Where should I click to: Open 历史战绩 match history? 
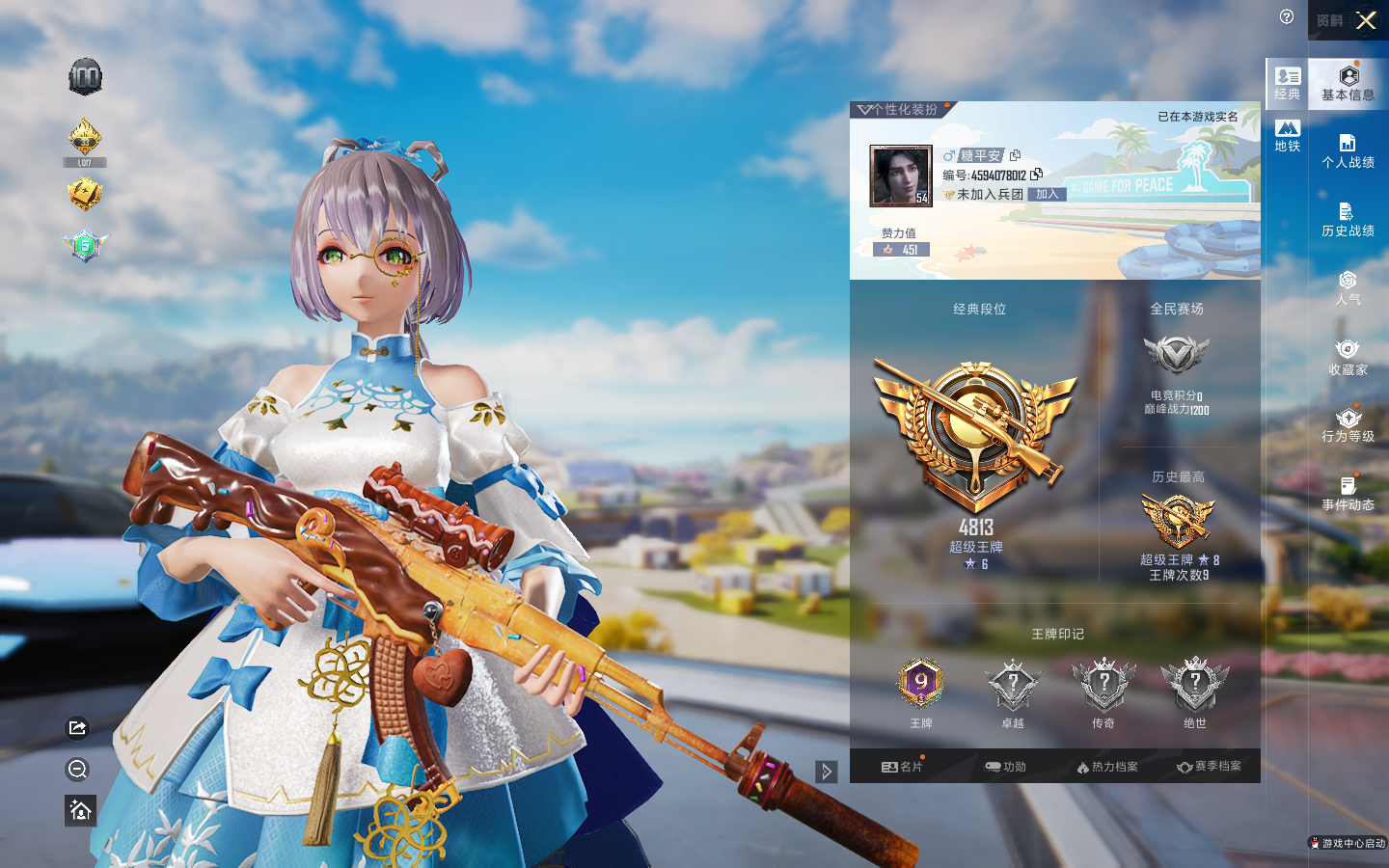pyautogui.click(x=1348, y=220)
